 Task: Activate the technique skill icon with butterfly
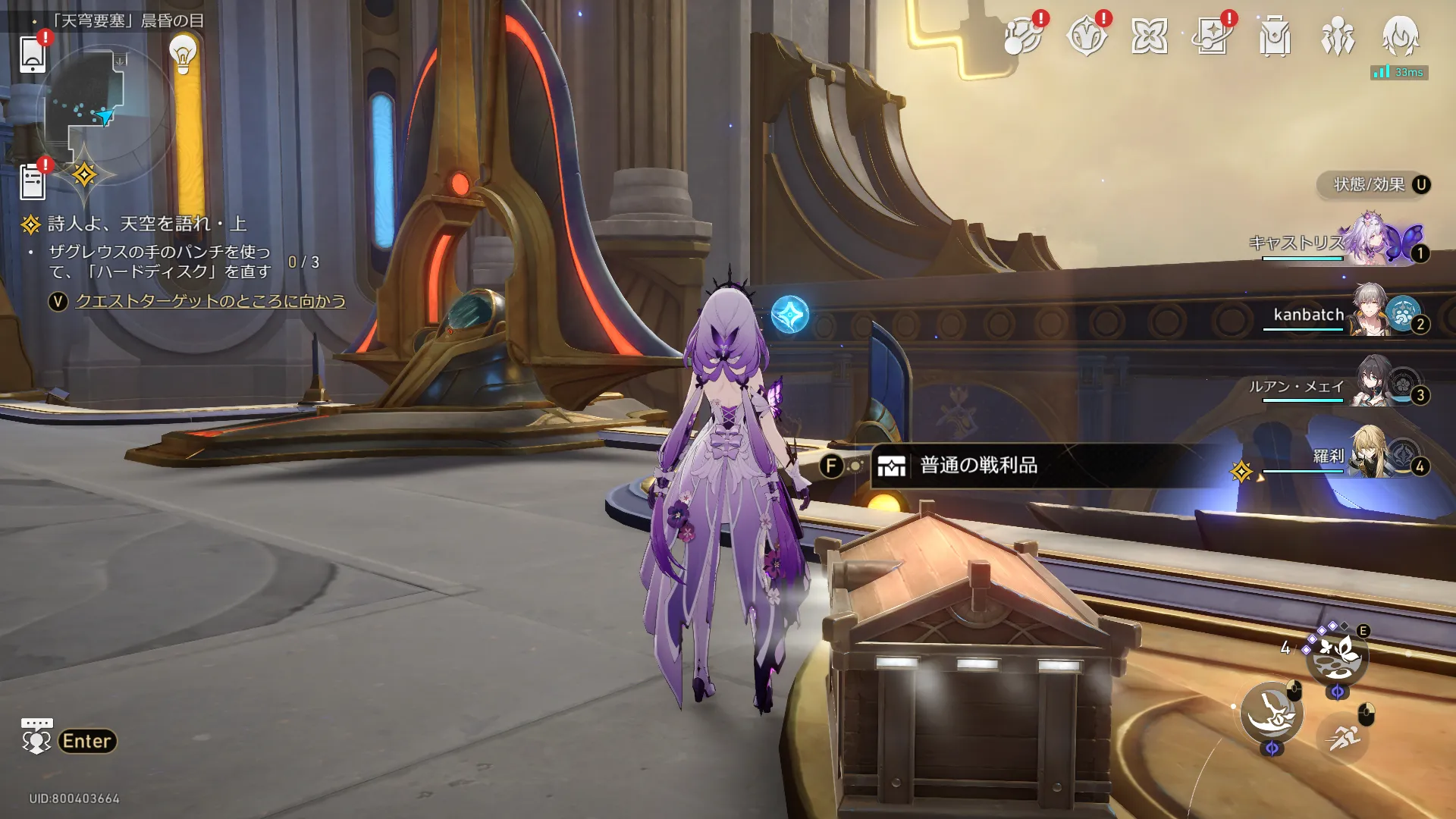point(1337,655)
